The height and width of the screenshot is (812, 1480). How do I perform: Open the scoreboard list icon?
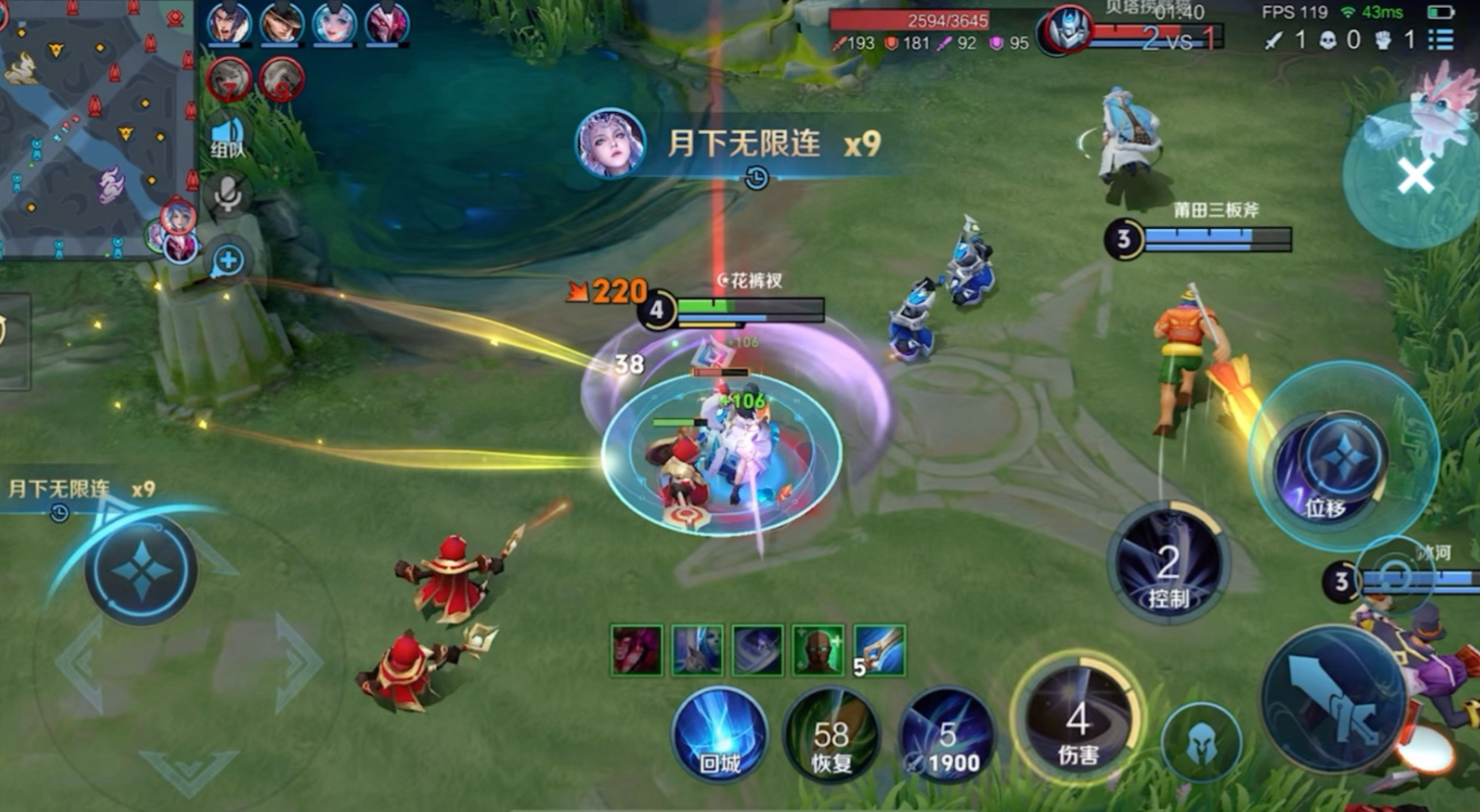[1441, 39]
